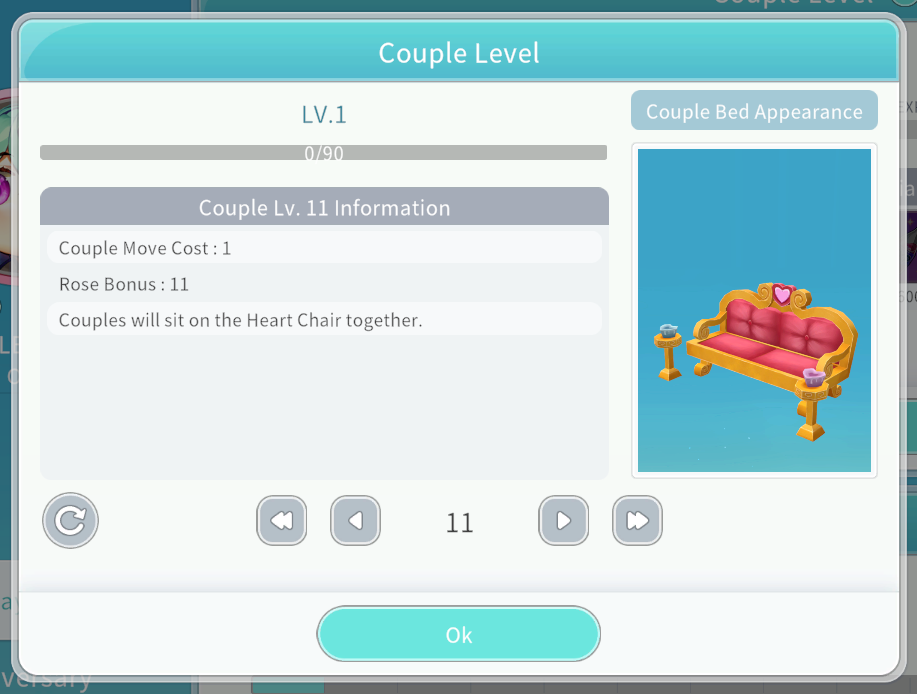
Task: Jump to the last level with double-right arrows
Action: [637, 520]
